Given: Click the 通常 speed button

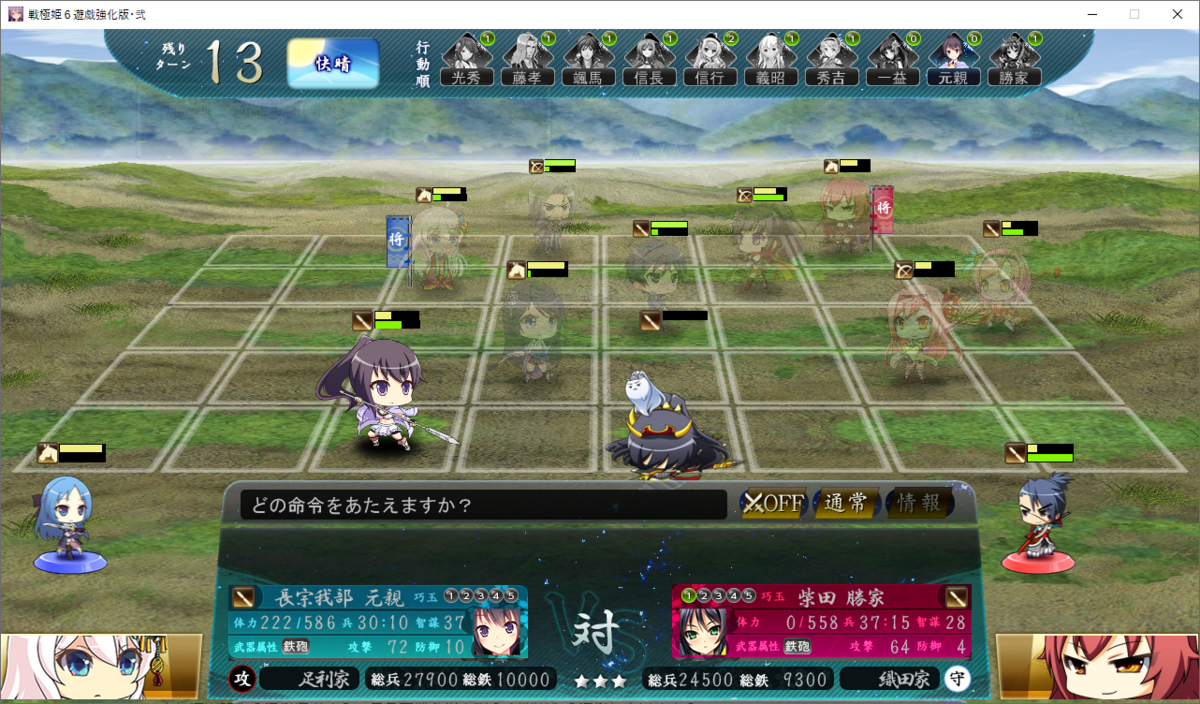Looking at the screenshot, I should point(845,503).
